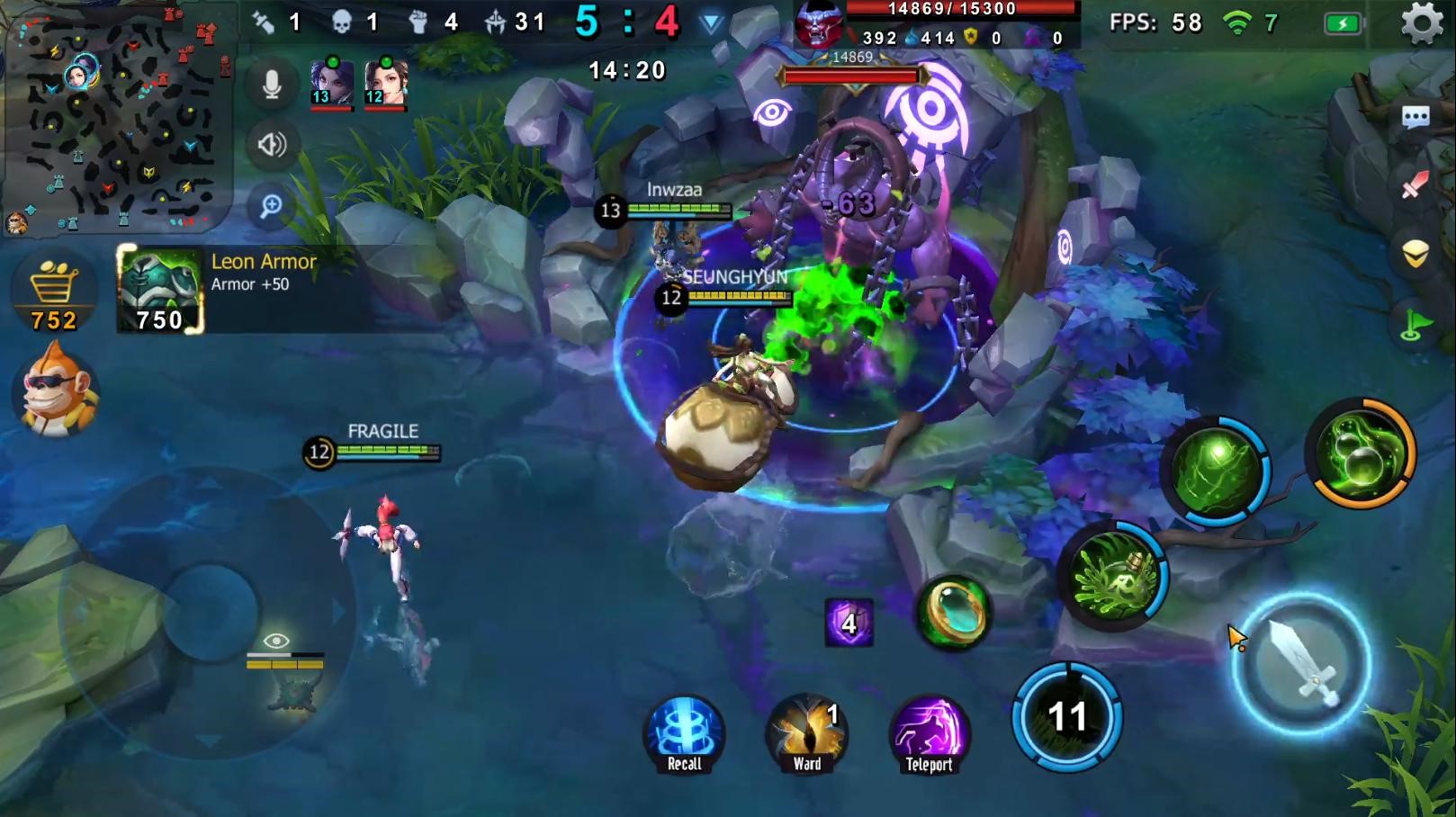
Task: Send the attack sword signal
Action: pos(1416,185)
